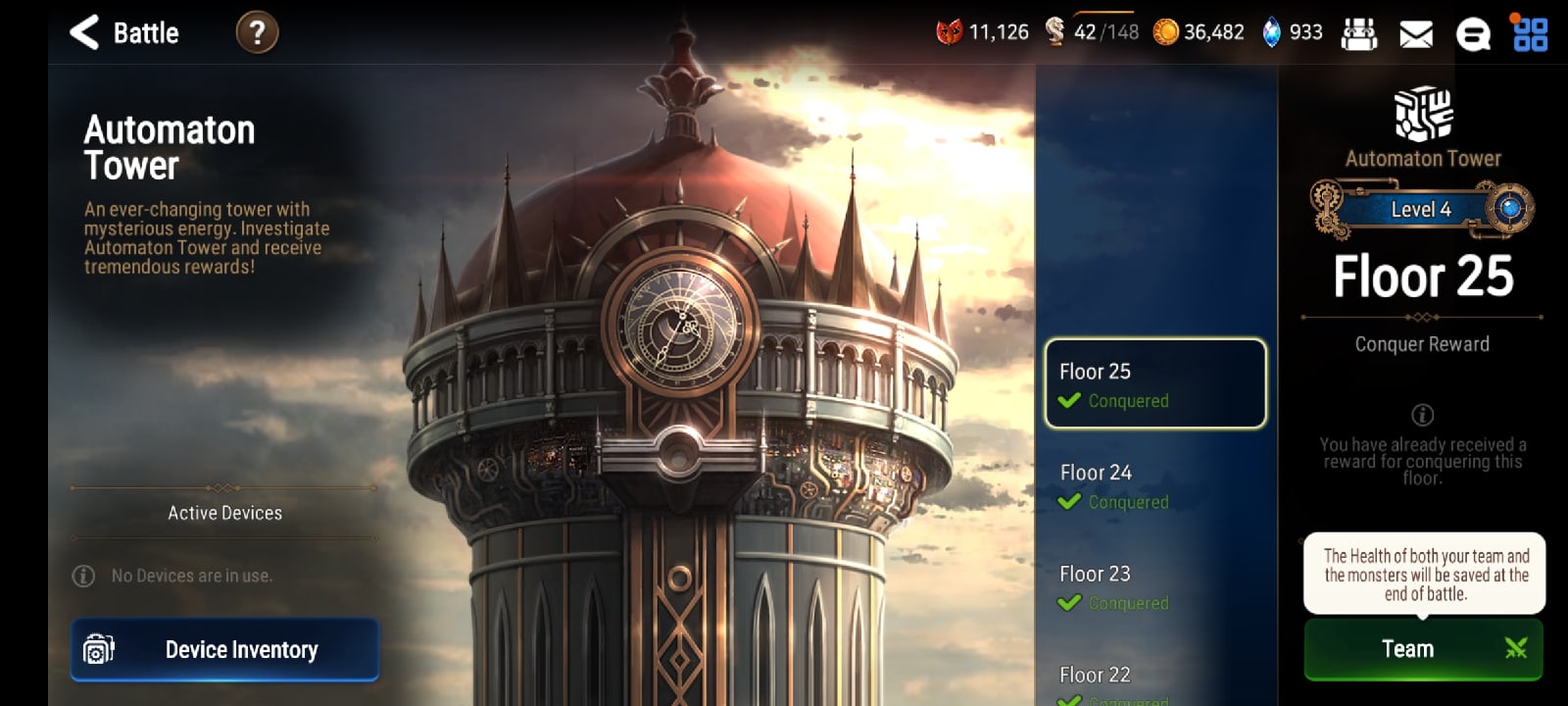Open Device Inventory
The height and width of the screenshot is (706, 1568).
coord(223,649)
